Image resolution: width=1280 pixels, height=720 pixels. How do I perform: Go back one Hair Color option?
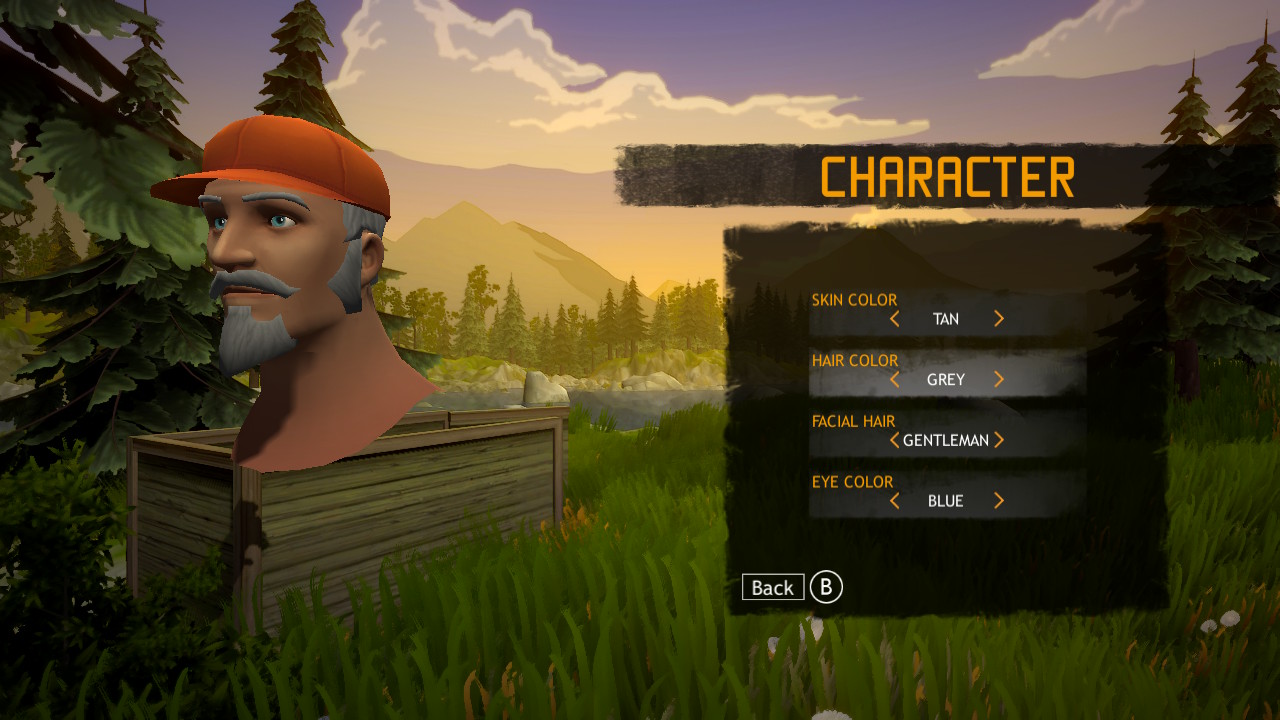pos(895,379)
